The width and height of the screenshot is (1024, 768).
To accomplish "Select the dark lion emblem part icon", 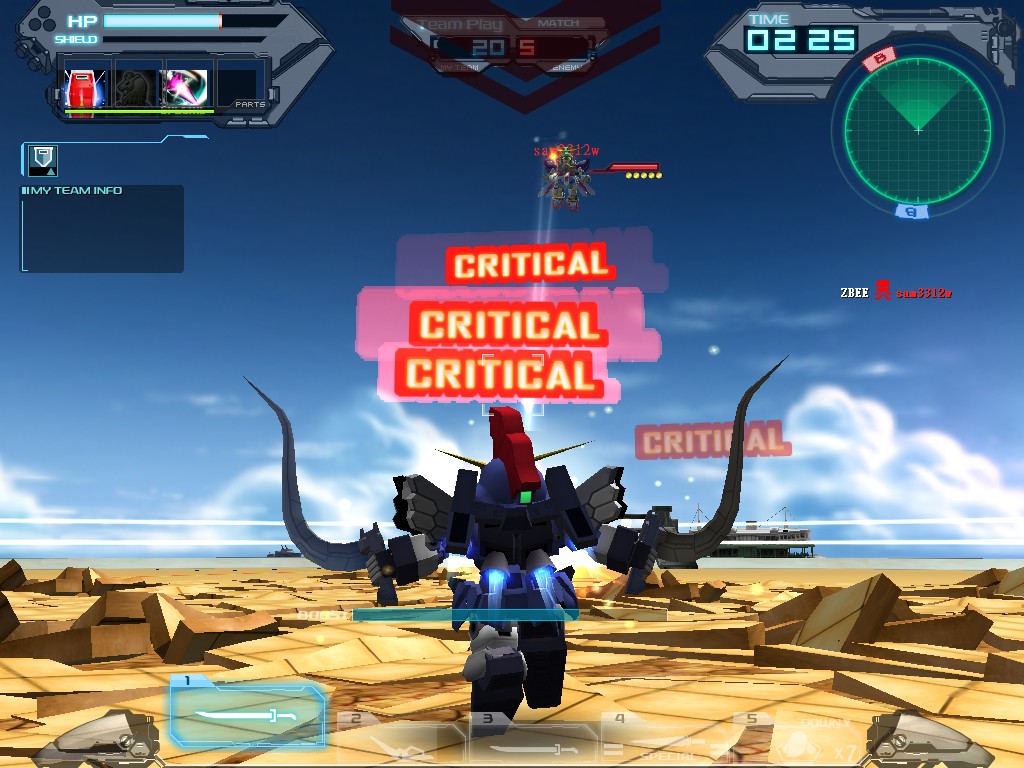I will click(x=135, y=89).
